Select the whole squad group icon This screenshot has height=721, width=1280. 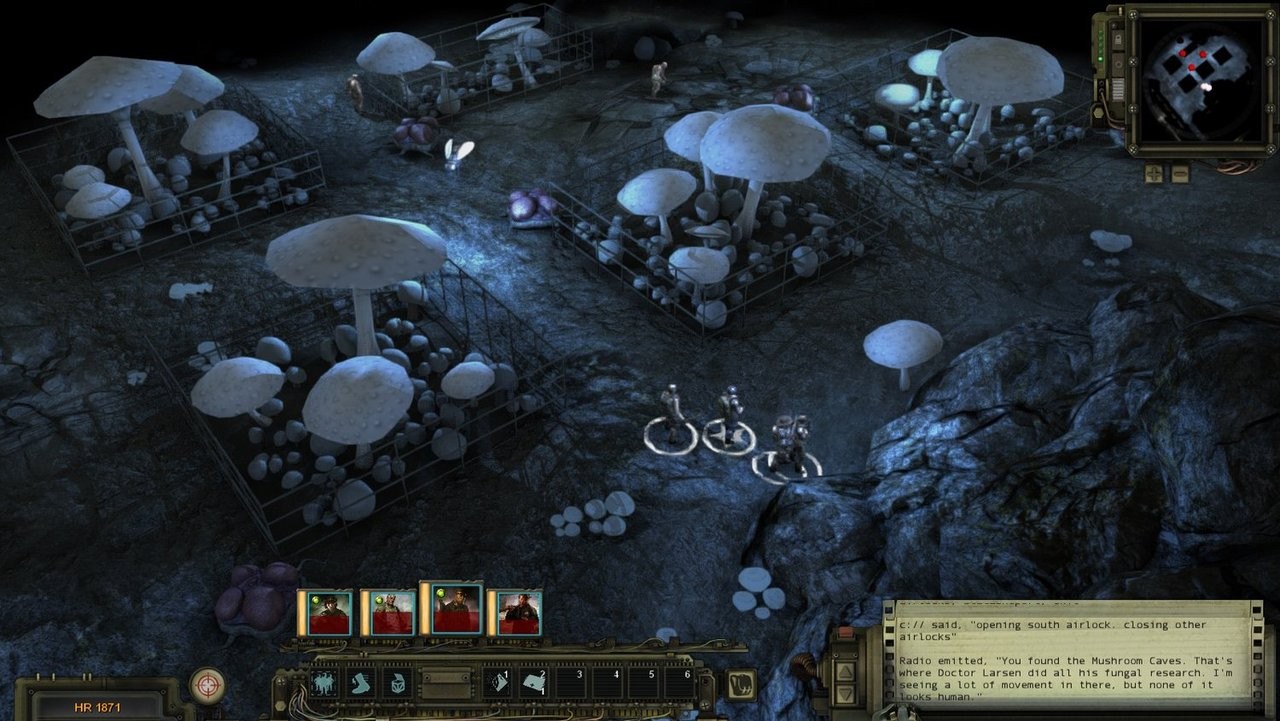[x=325, y=682]
